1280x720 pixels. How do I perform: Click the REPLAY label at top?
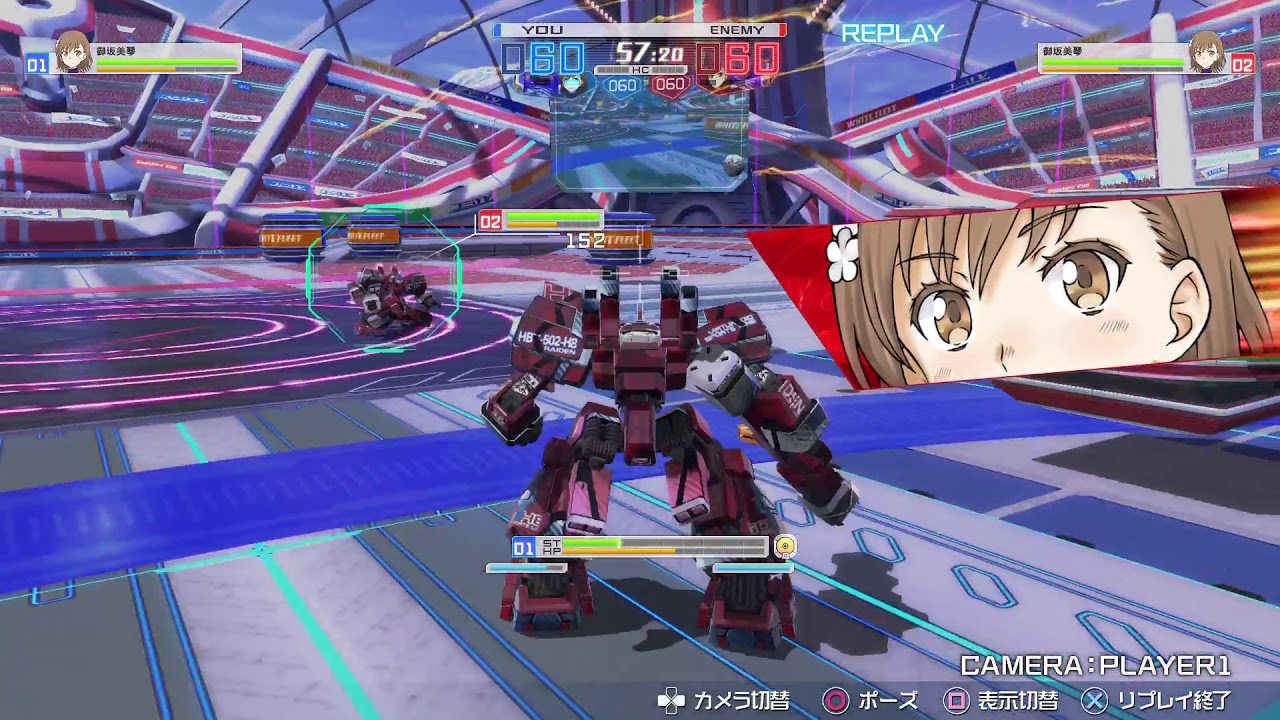click(x=893, y=34)
